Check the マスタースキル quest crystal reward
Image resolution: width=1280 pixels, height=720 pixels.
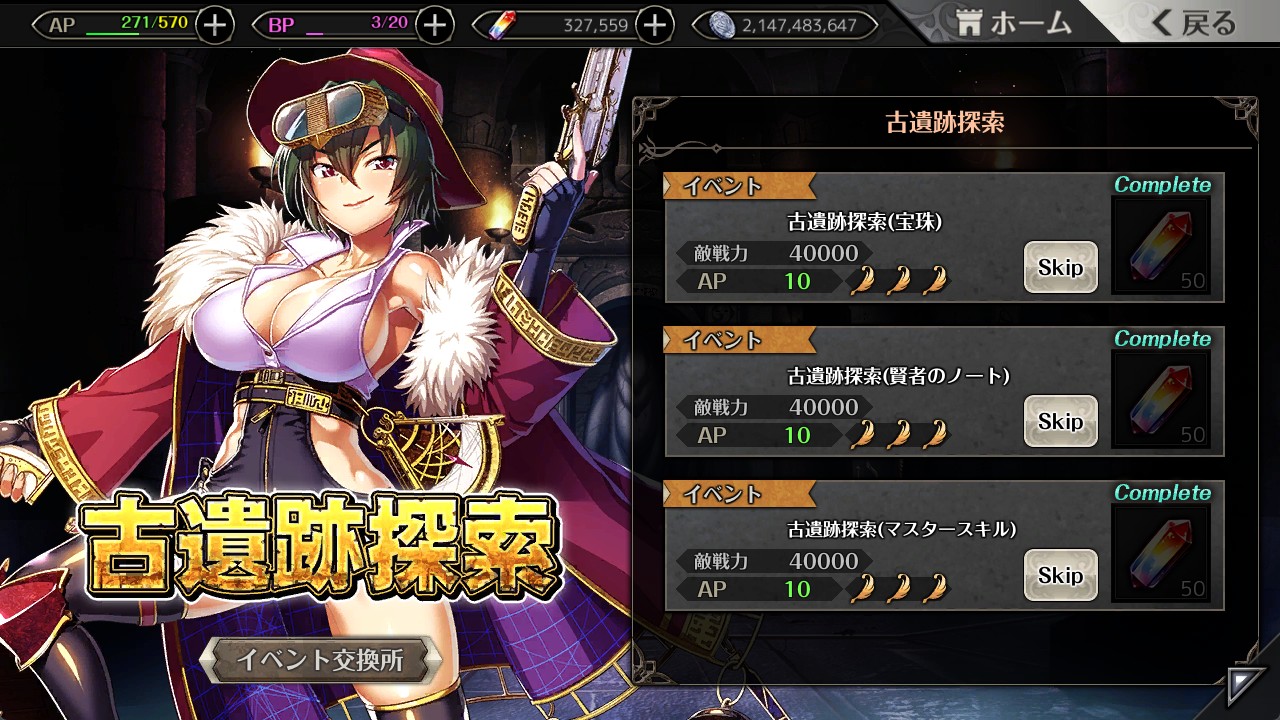(x=1161, y=555)
